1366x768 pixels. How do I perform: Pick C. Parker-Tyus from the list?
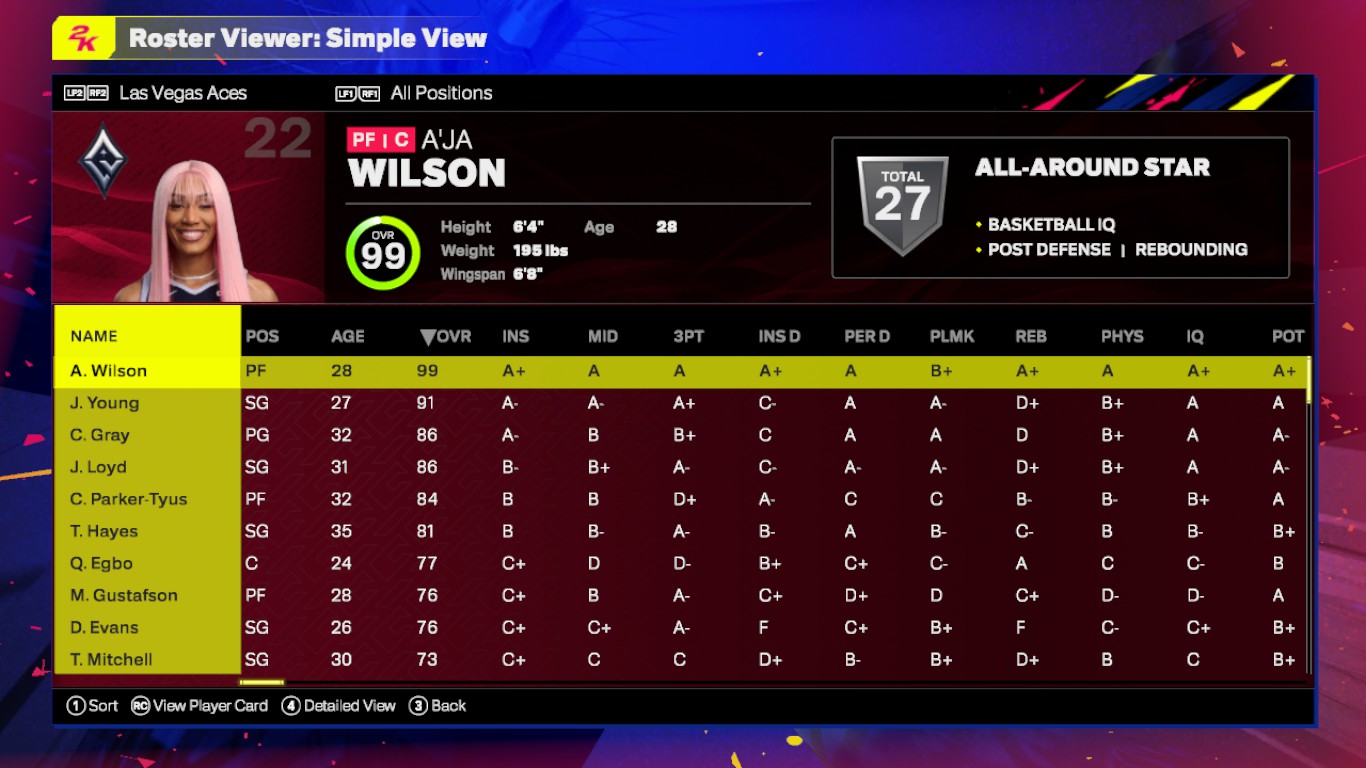click(x=129, y=499)
